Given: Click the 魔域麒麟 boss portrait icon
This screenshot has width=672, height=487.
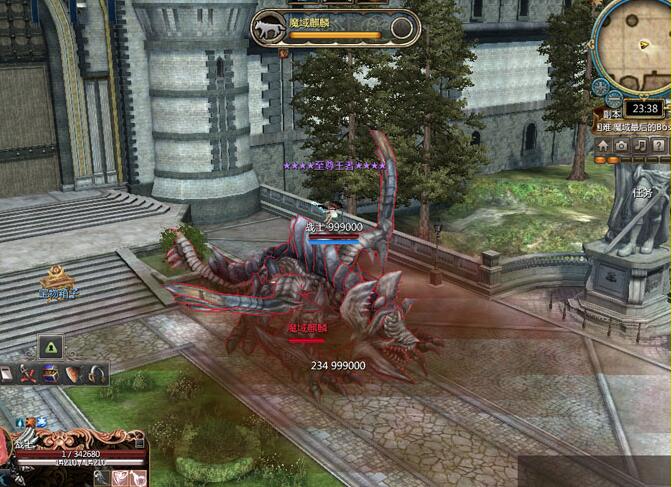Looking at the screenshot, I should [x=269, y=27].
